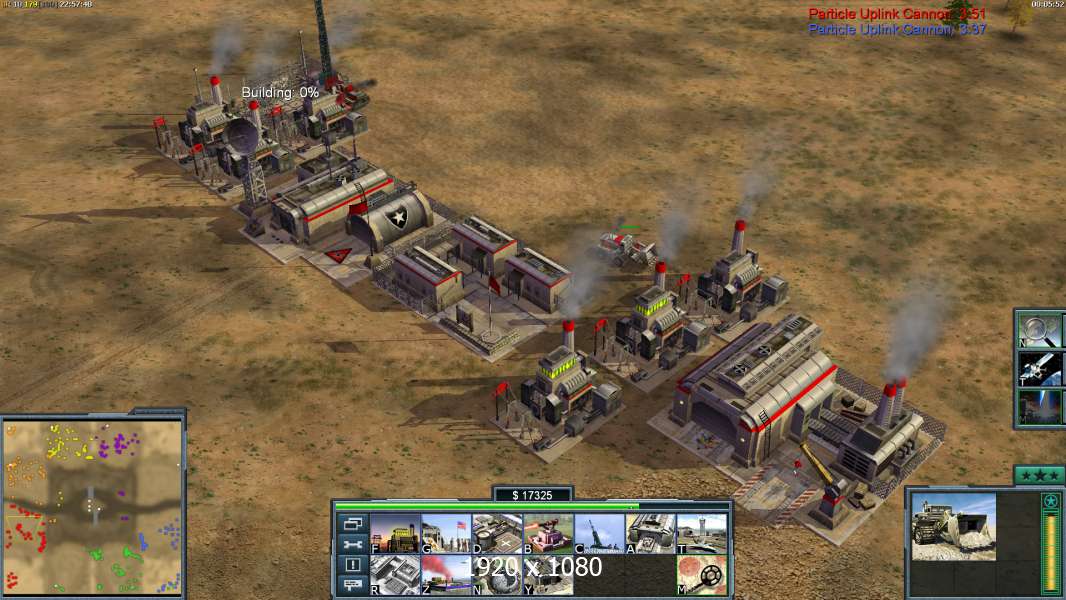Fire the Particle Cannon beam power shortcut
This screenshot has width=1066, height=600.
1040,407
